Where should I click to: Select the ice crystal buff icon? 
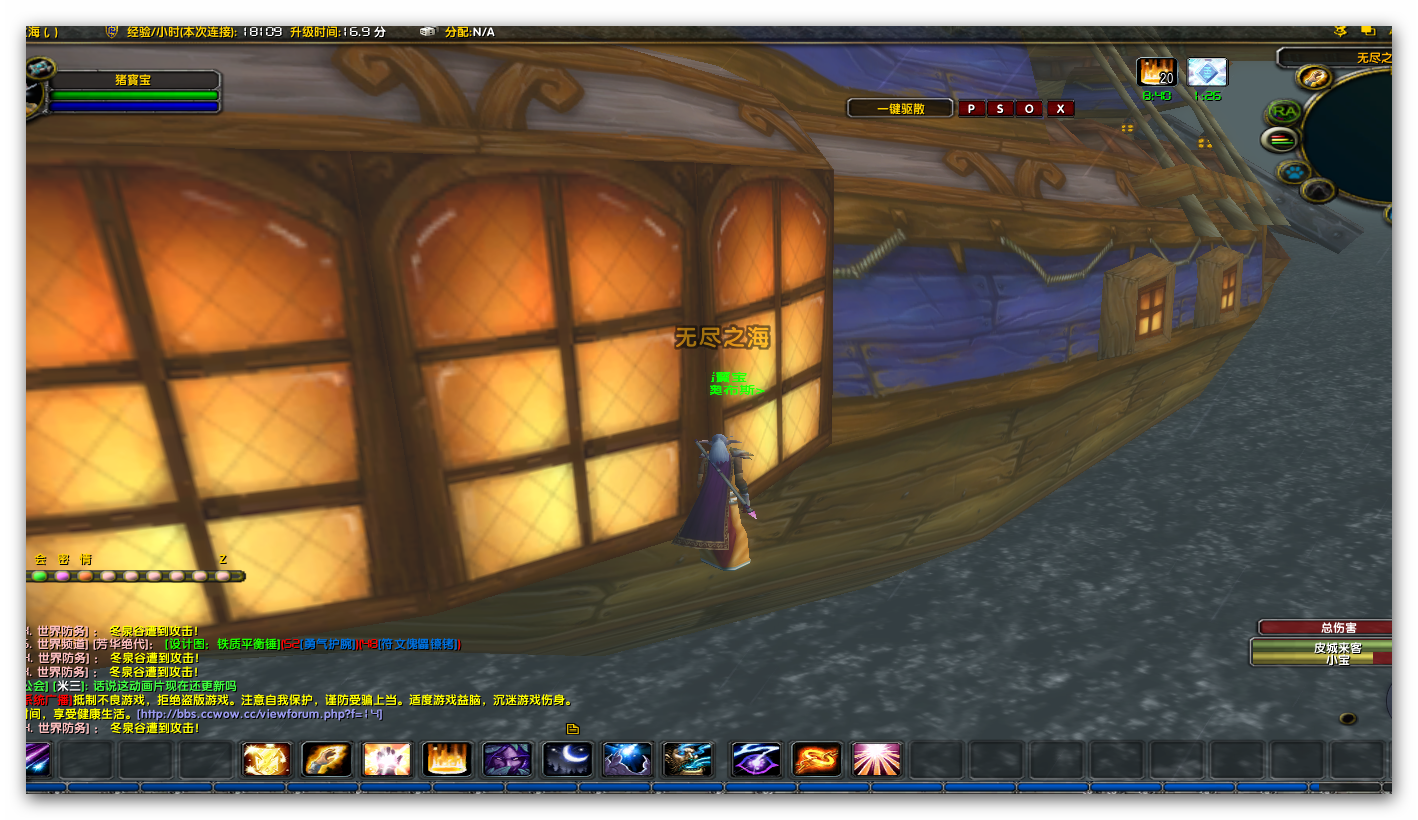point(1207,73)
